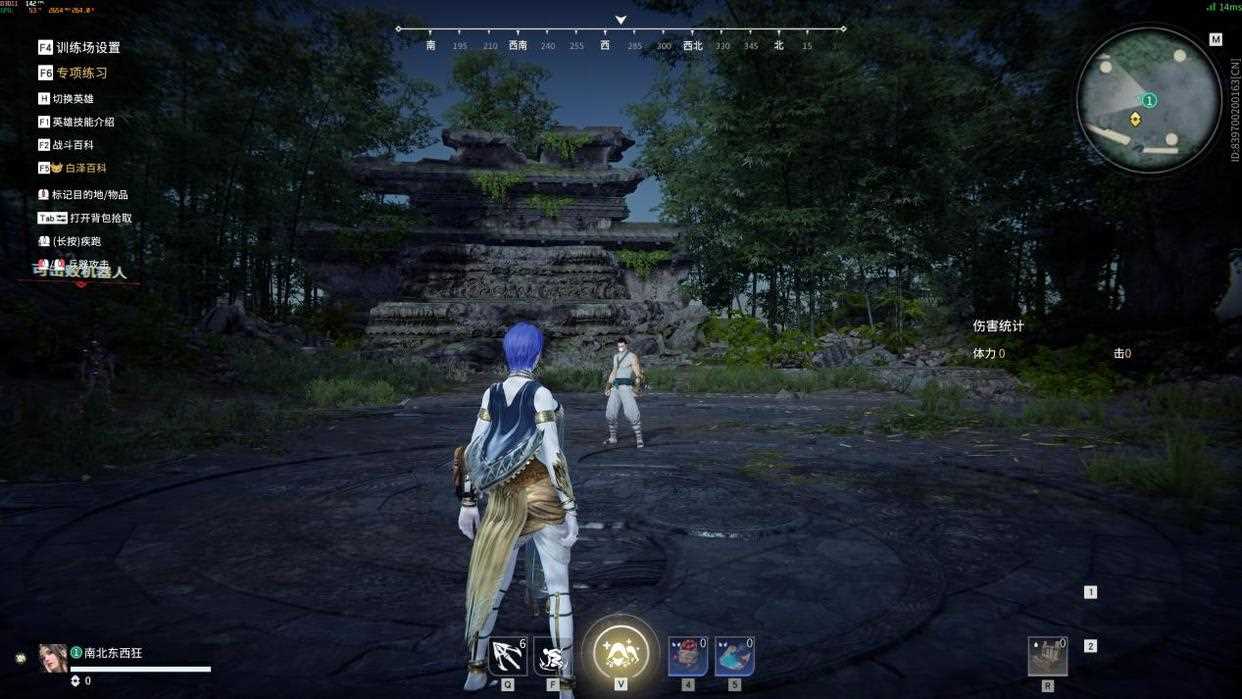The height and width of the screenshot is (699, 1242).
Task: Open the circular minimap
Action: click(1148, 100)
